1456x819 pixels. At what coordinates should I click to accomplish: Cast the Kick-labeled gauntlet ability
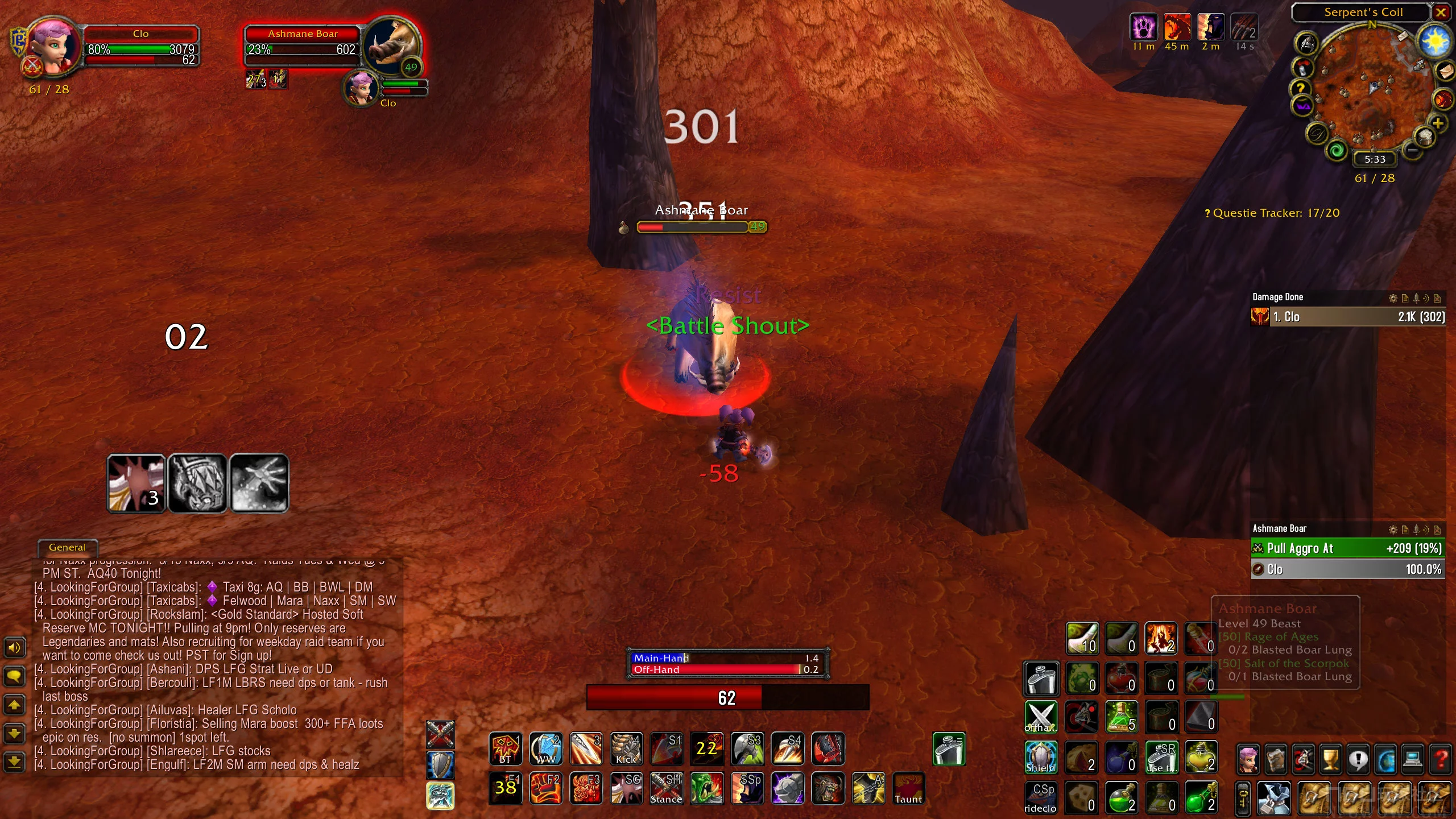[626, 748]
